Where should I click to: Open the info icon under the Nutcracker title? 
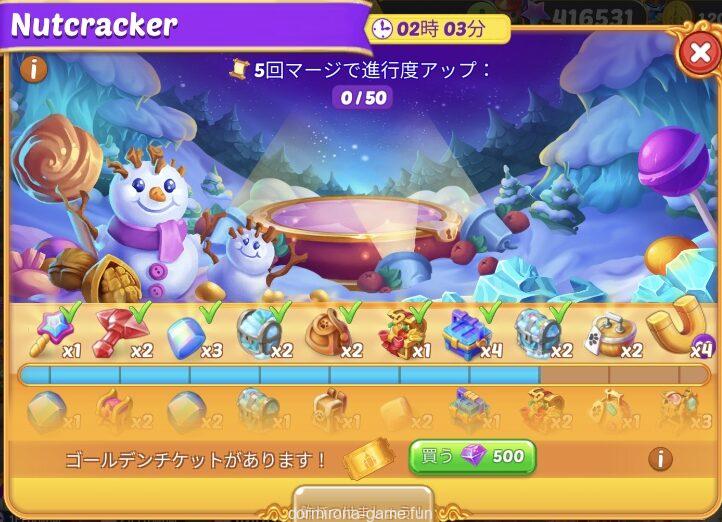pyautogui.click(x=33, y=69)
